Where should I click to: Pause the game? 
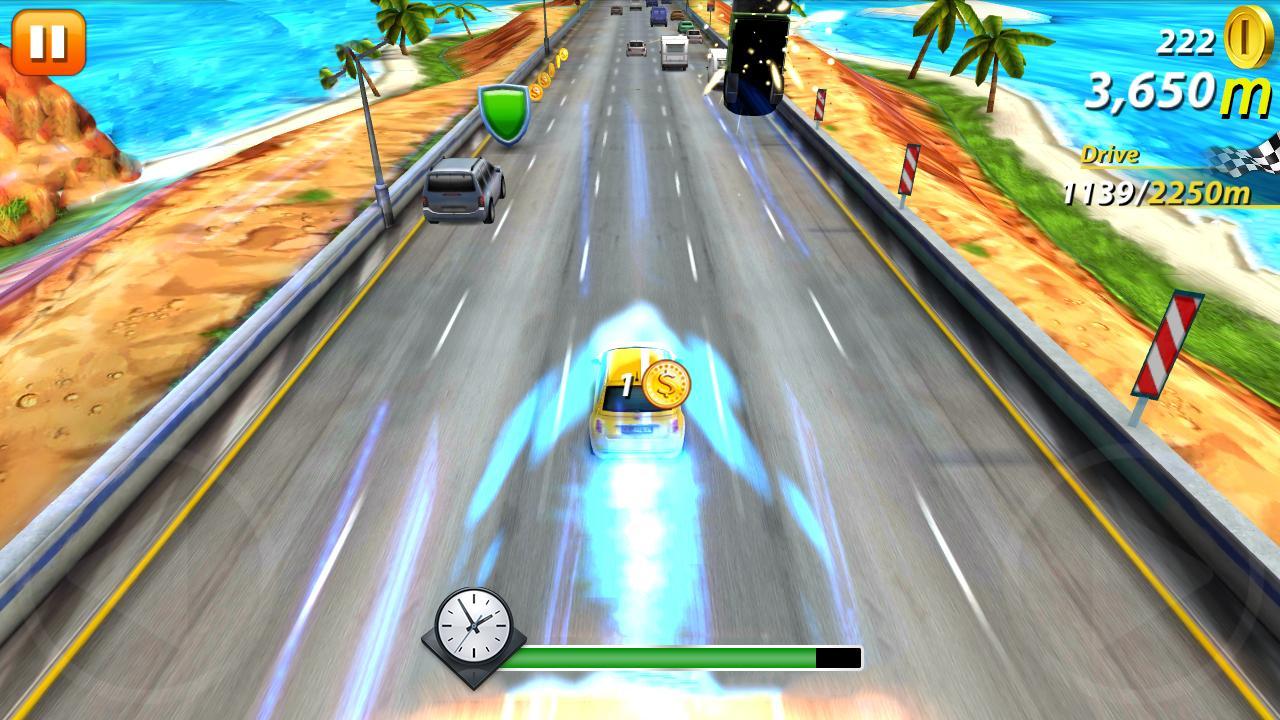(x=48, y=44)
